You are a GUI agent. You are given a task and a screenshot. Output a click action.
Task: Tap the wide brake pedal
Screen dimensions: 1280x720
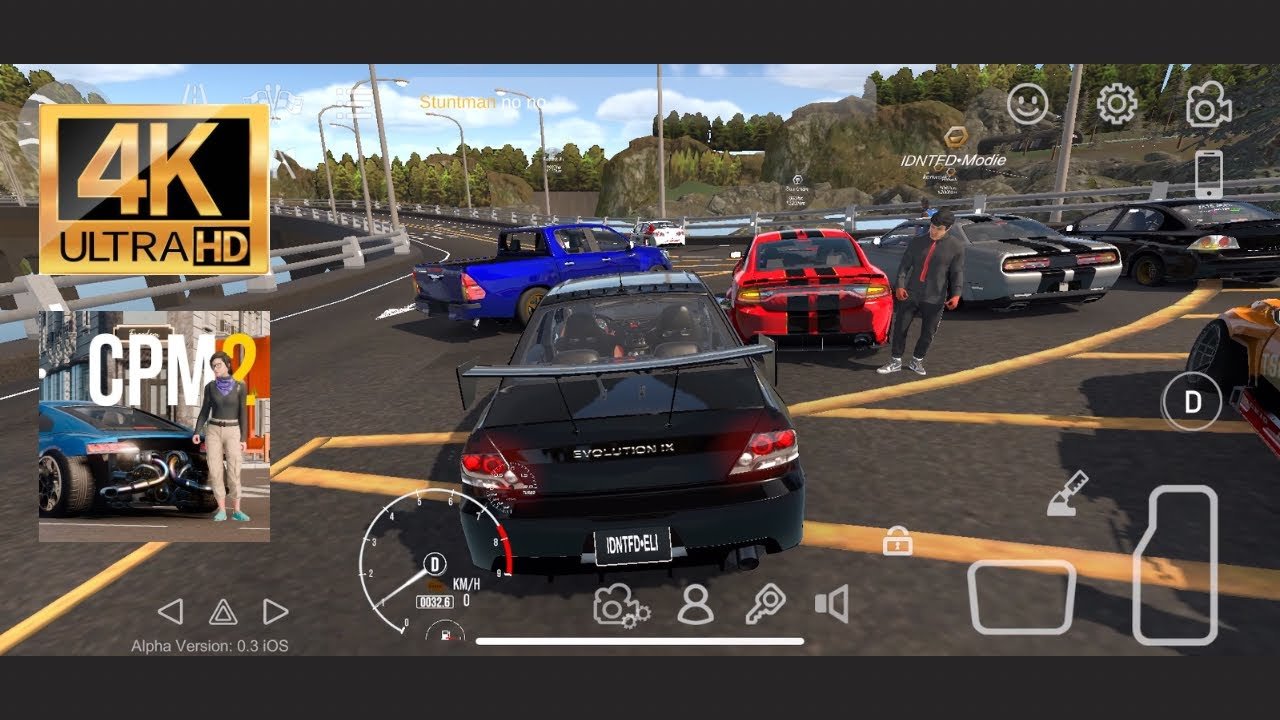pos(1021,596)
